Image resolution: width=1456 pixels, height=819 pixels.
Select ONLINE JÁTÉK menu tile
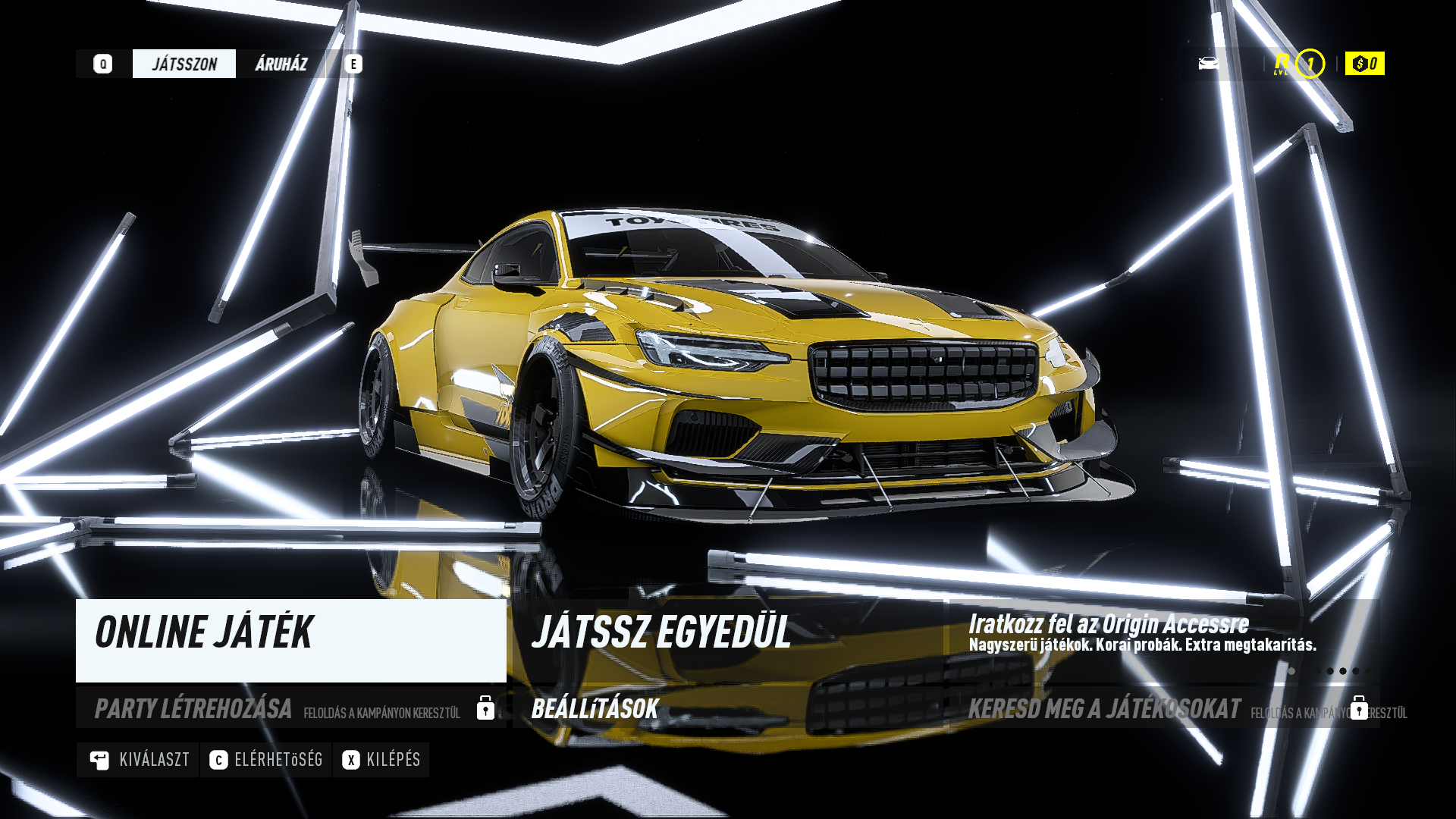pyautogui.click(x=290, y=640)
